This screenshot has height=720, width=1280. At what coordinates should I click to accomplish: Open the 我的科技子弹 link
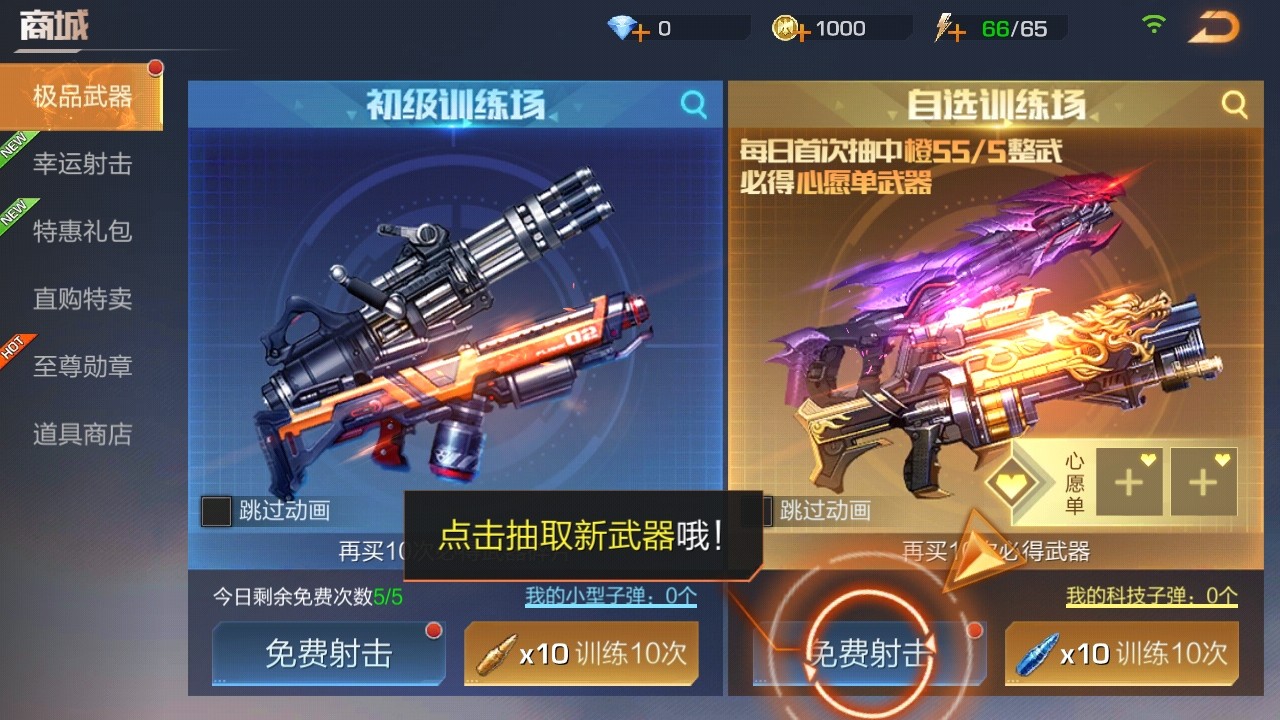click(1151, 596)
